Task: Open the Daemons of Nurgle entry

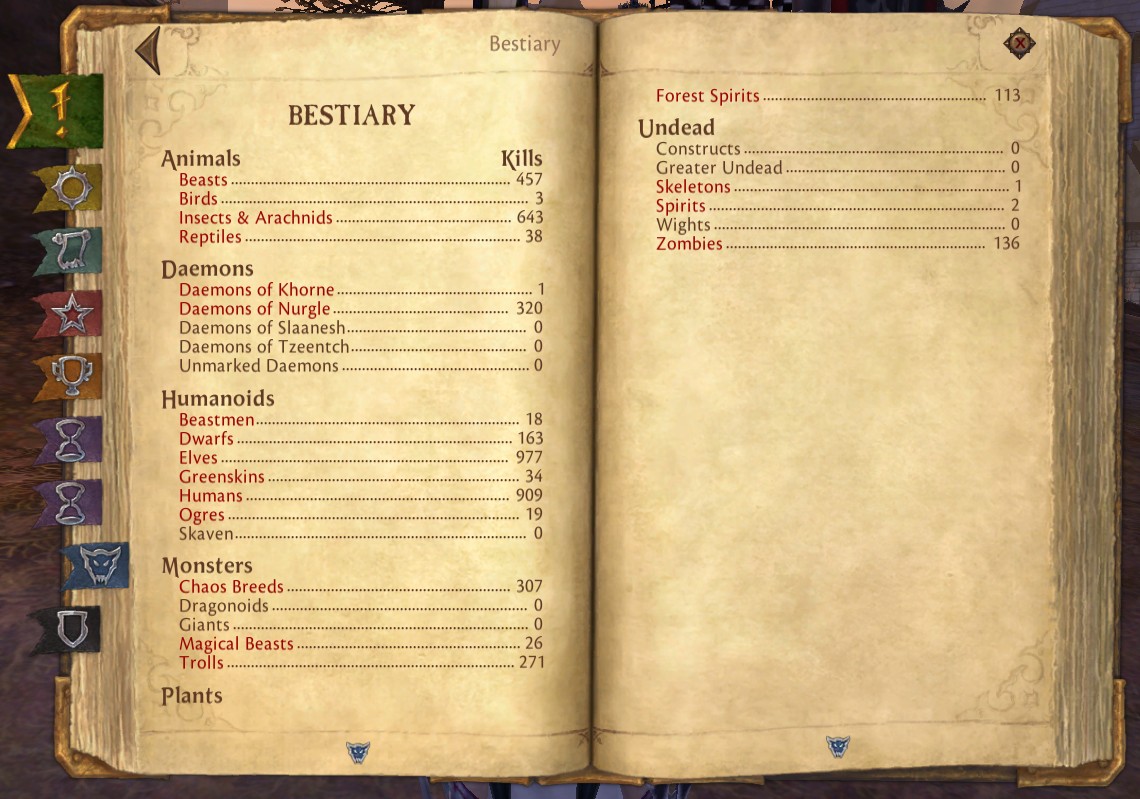Action: tap(254, 309)
